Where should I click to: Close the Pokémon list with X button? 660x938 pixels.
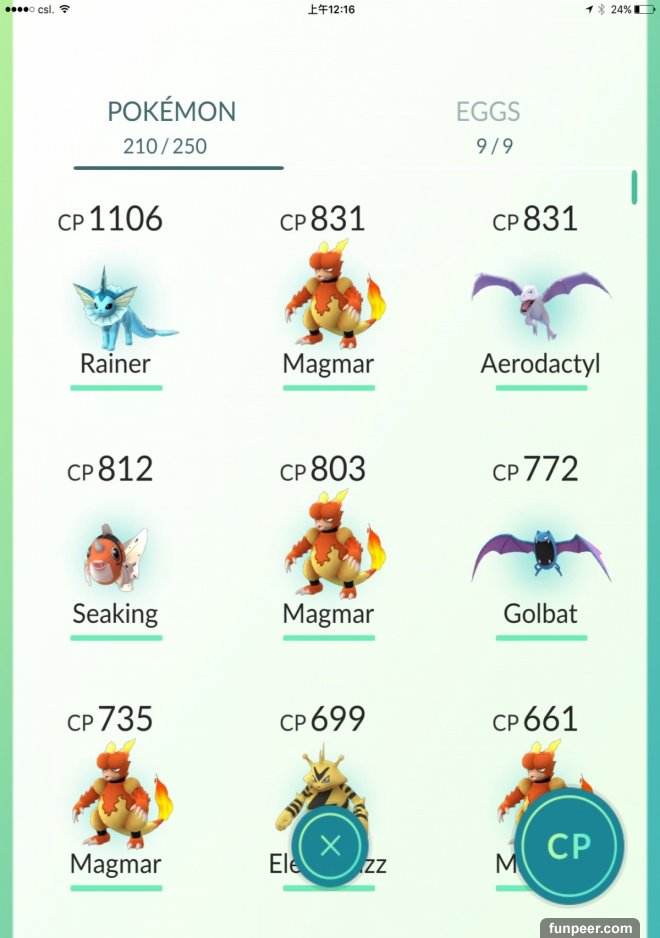tap(331, 847)
